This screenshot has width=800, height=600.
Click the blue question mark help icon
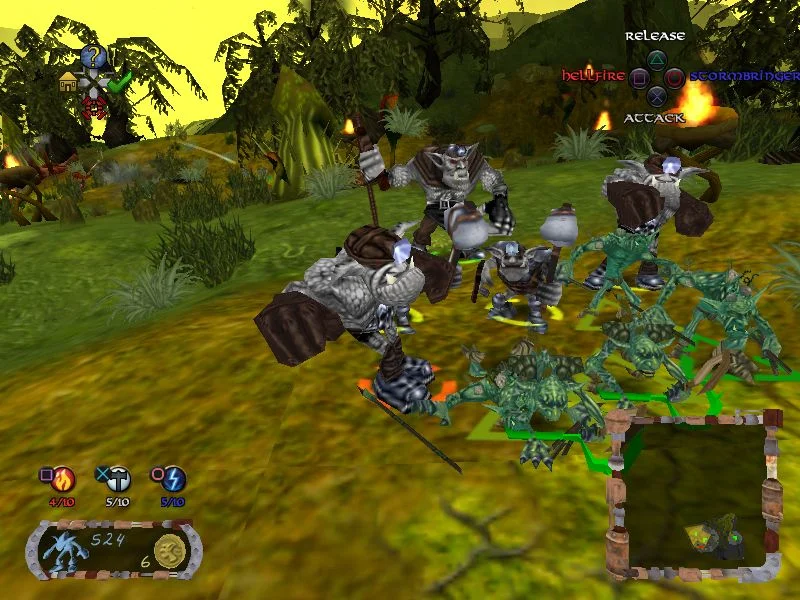pyautogui.click(x=93, y=56)
